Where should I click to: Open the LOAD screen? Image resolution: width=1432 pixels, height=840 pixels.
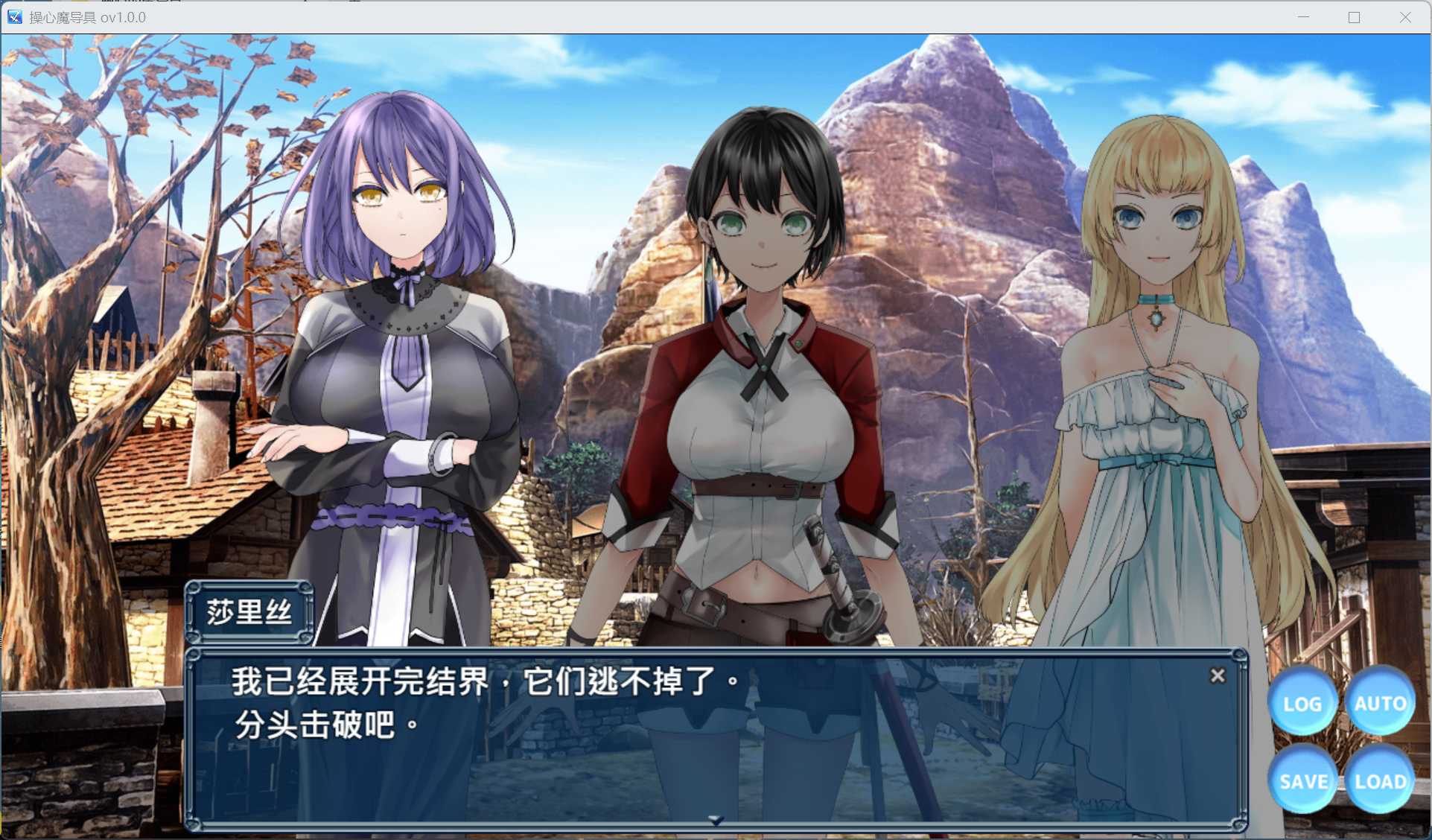[x=1382, y=782]
